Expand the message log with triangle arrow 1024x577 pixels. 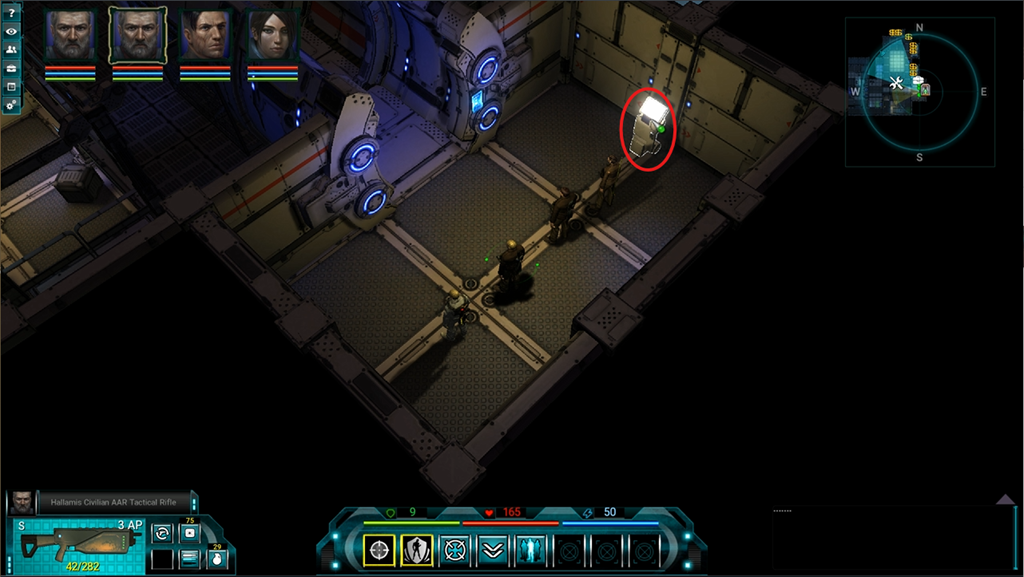[x=1005, y=499]
